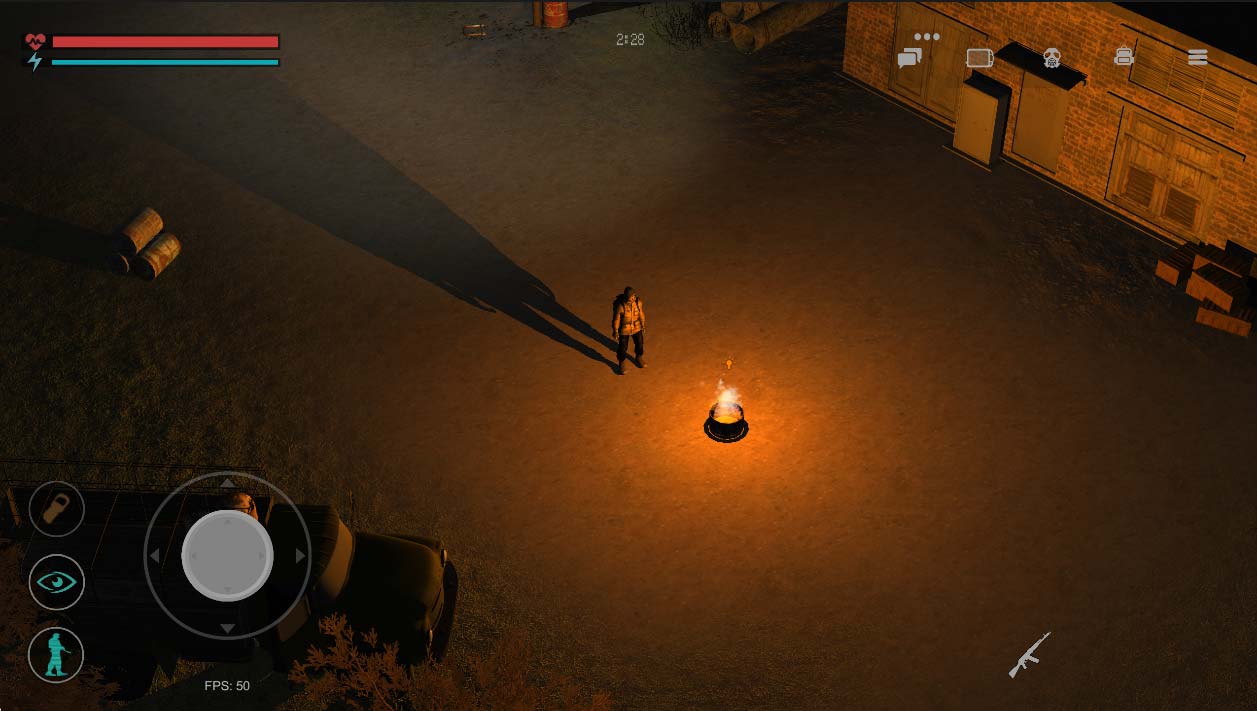
Task: Open the backpack inventory
Action: (x=1124, y=57)
